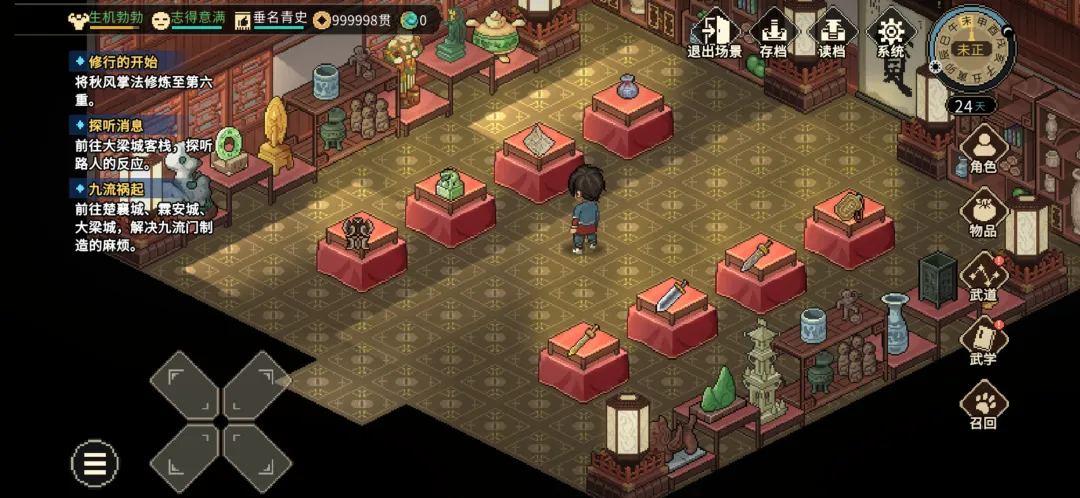Image resolution: width=1080 pixels, height=498 pixels.
Task: Tap the upper-left directional pad arrow
Action: [184, 385]
